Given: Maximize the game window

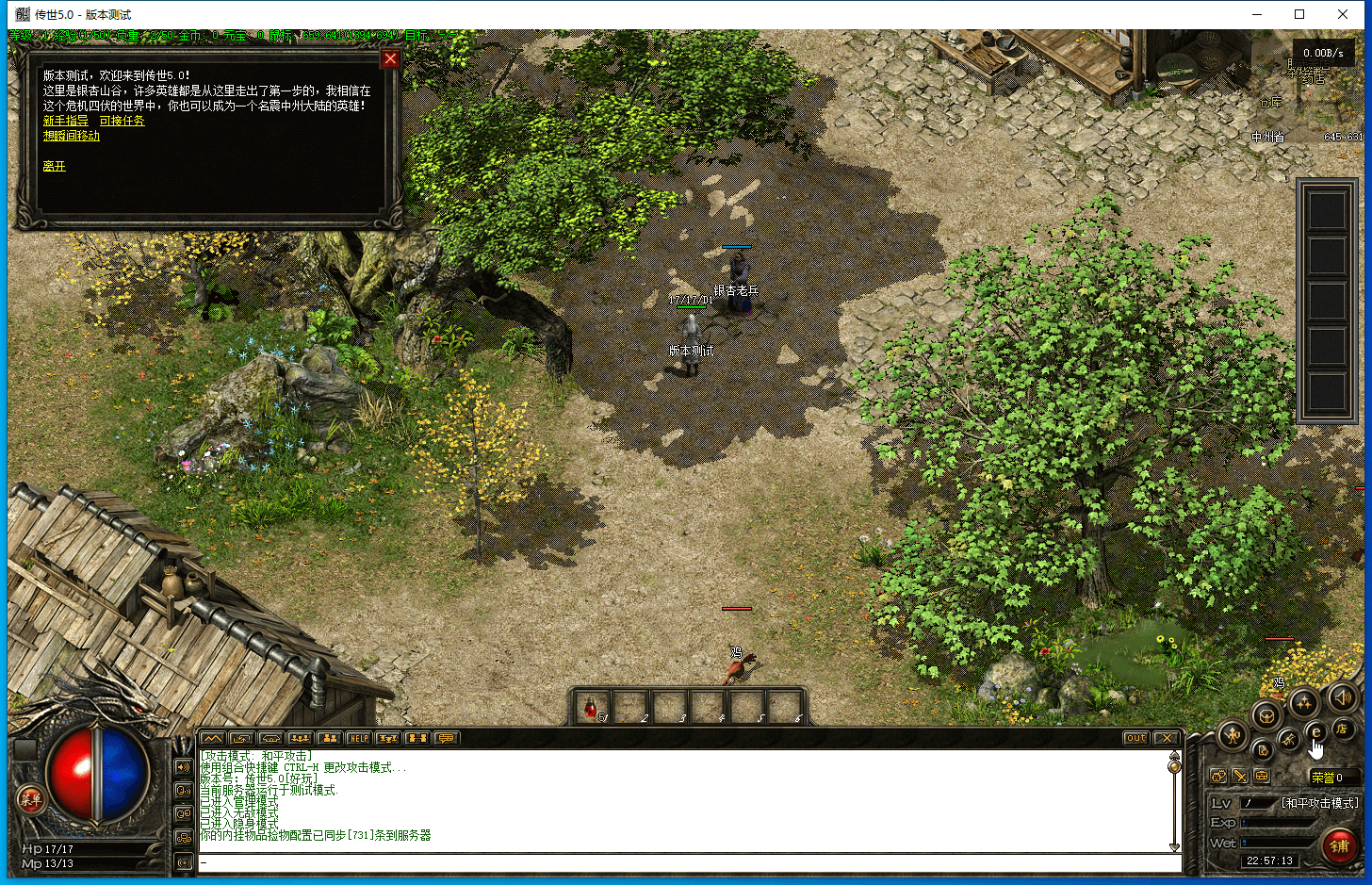Looking at the screenshot, I should coord(1299,14).
